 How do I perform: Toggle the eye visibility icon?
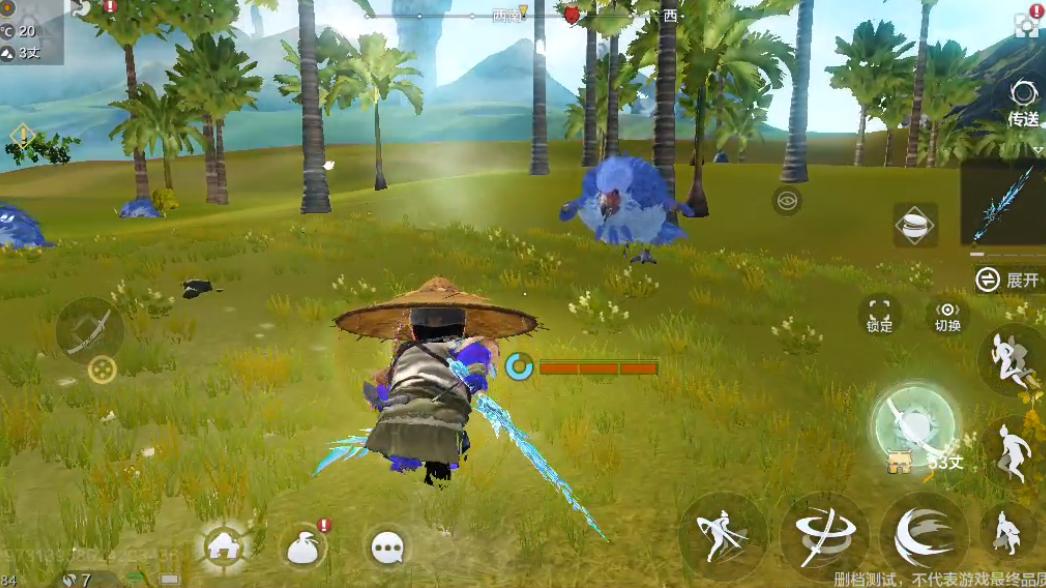787,201
